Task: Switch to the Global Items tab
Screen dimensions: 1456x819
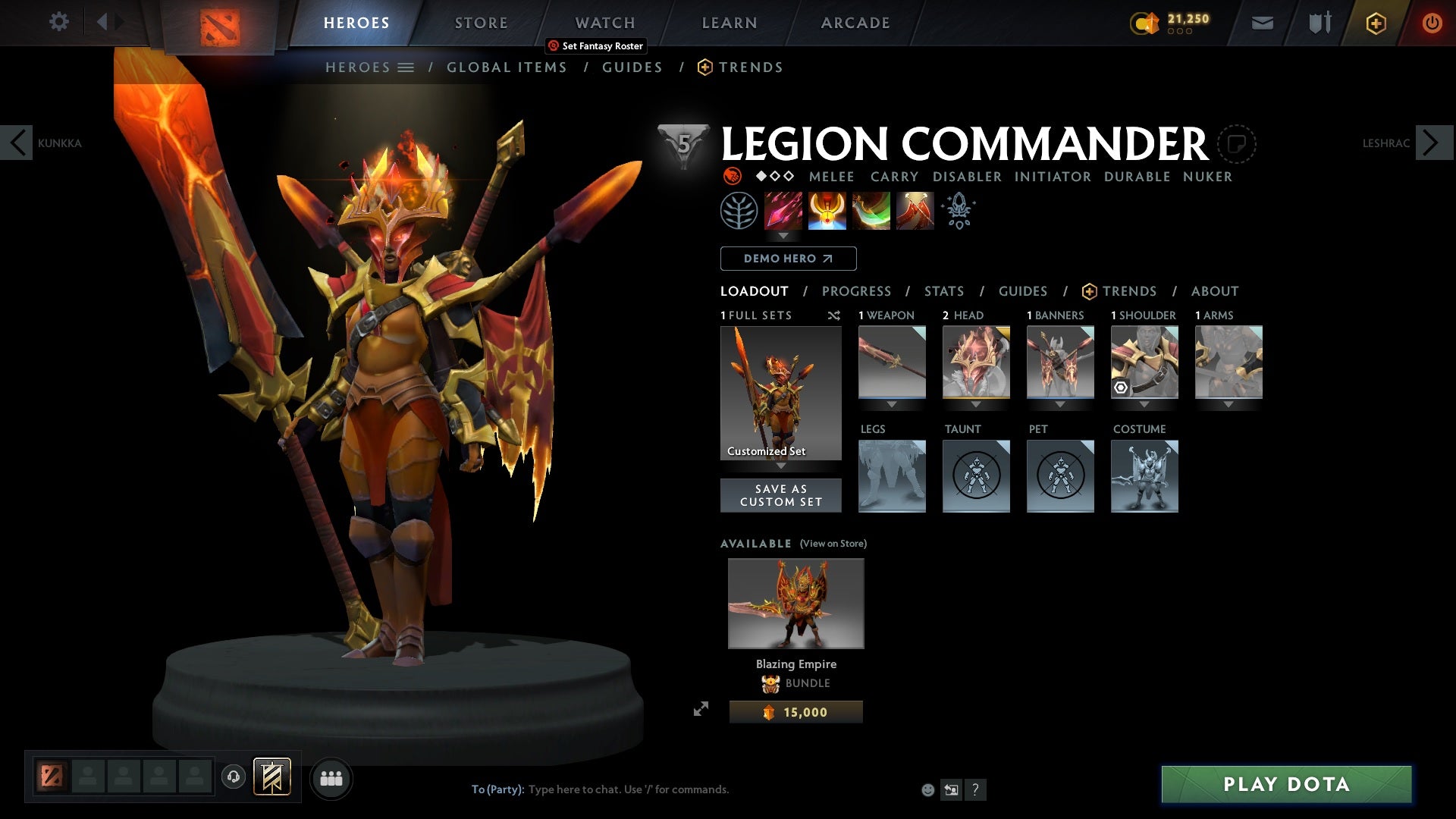Action: (x=507, y=67)
